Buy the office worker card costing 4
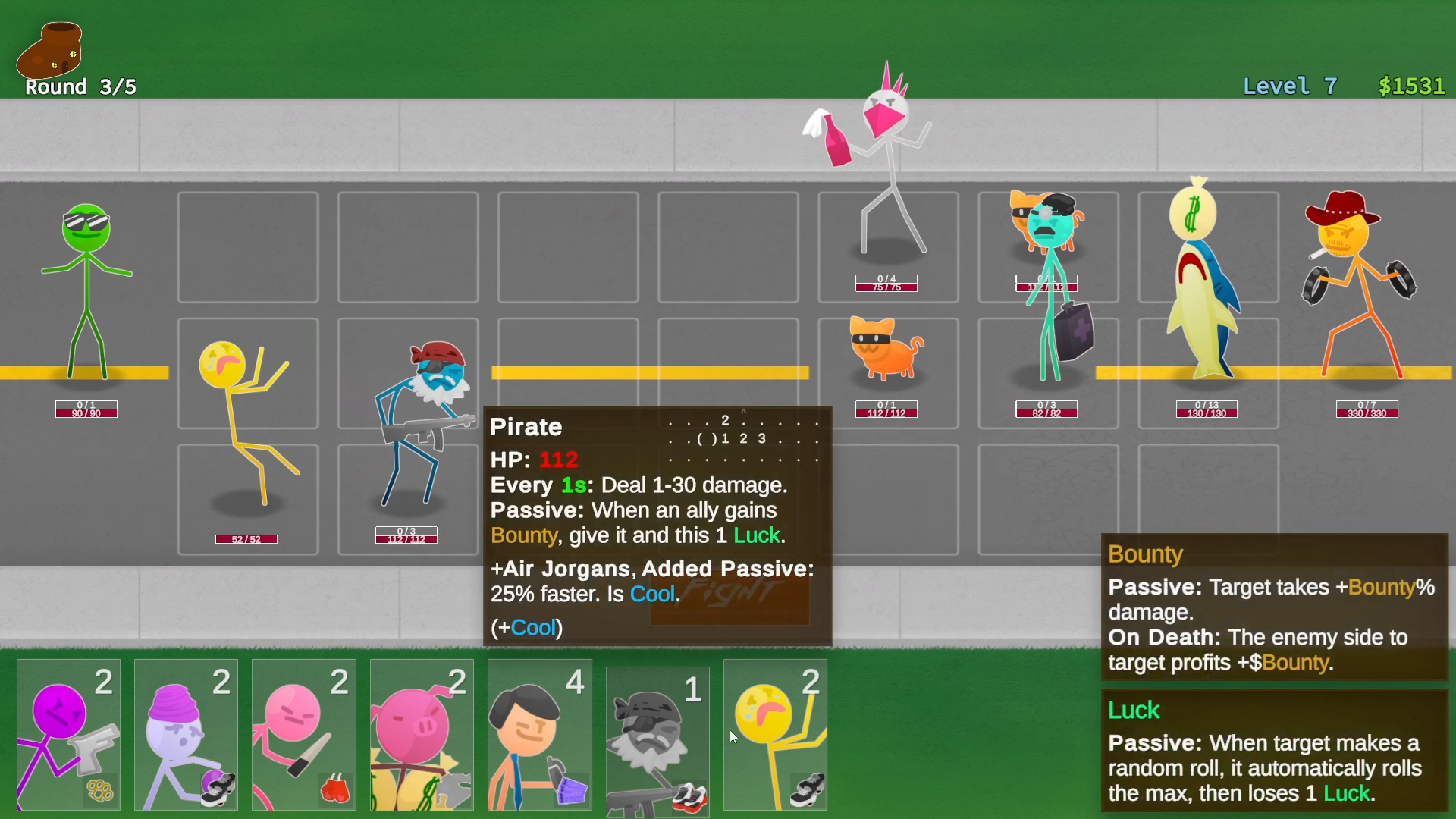1456x819 pixels. 539,736
